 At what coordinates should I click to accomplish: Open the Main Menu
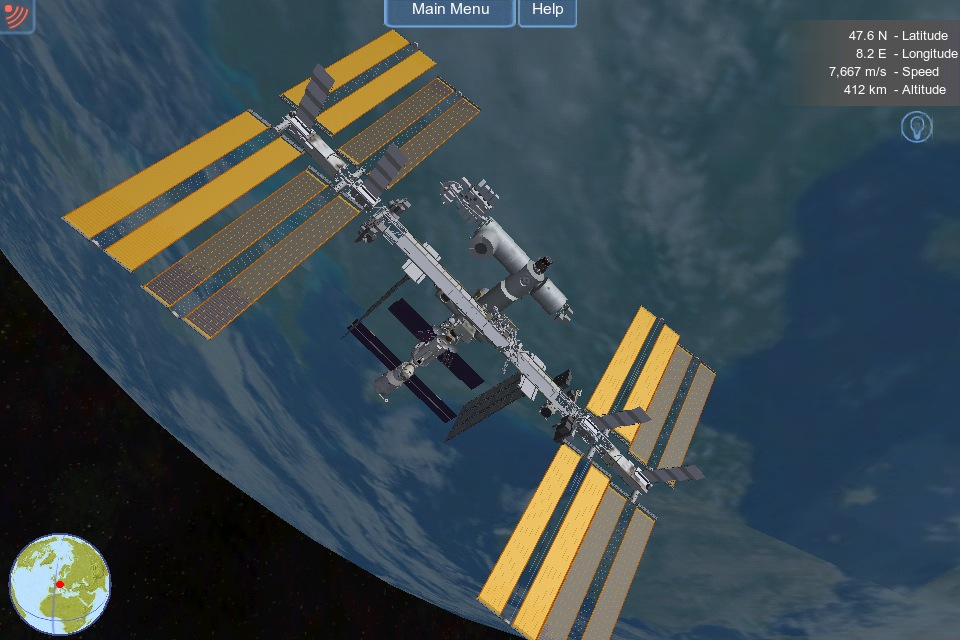click(450, 10)
